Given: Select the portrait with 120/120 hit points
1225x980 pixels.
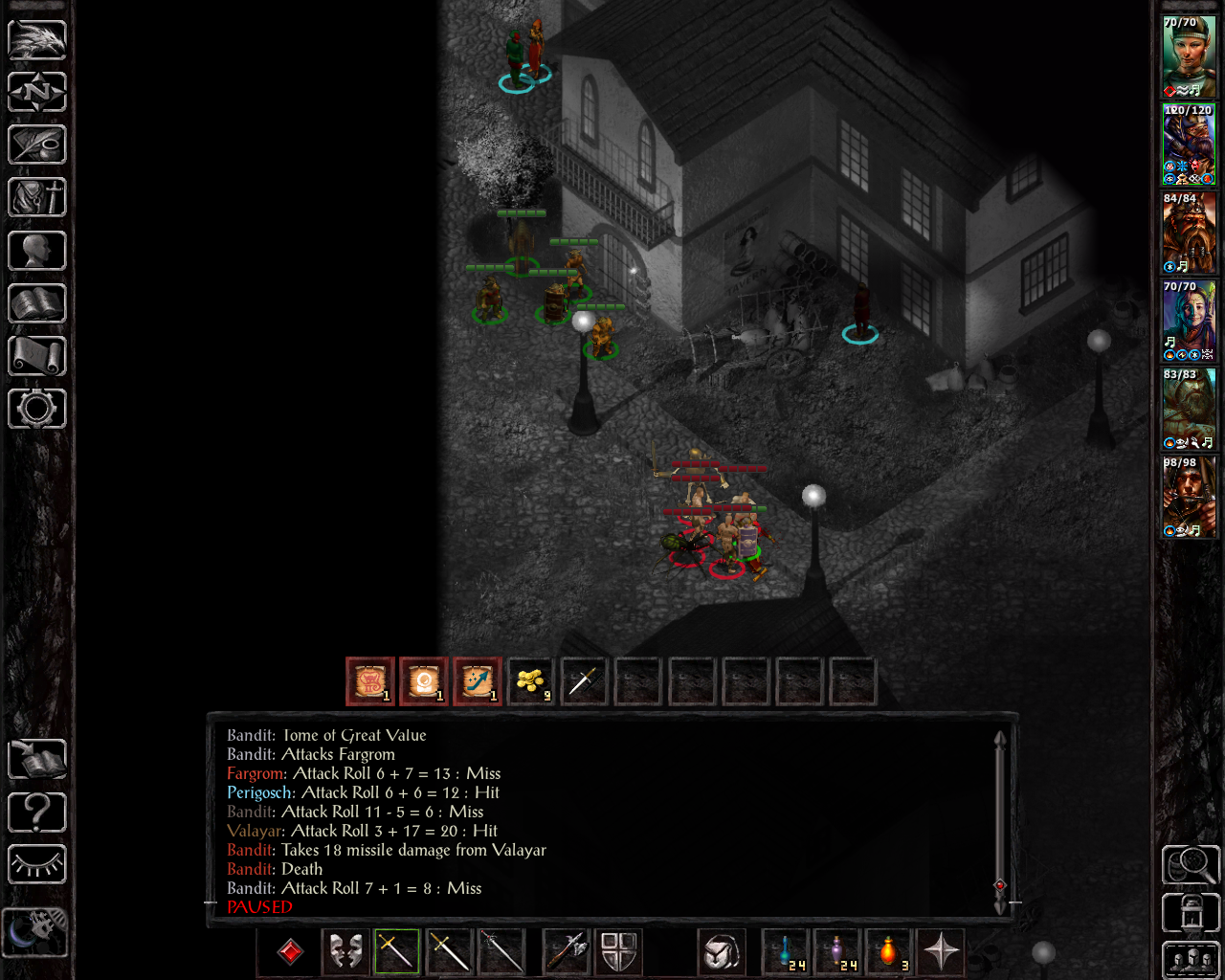Looking at the screenshot, I should (x=1189, y=145).
